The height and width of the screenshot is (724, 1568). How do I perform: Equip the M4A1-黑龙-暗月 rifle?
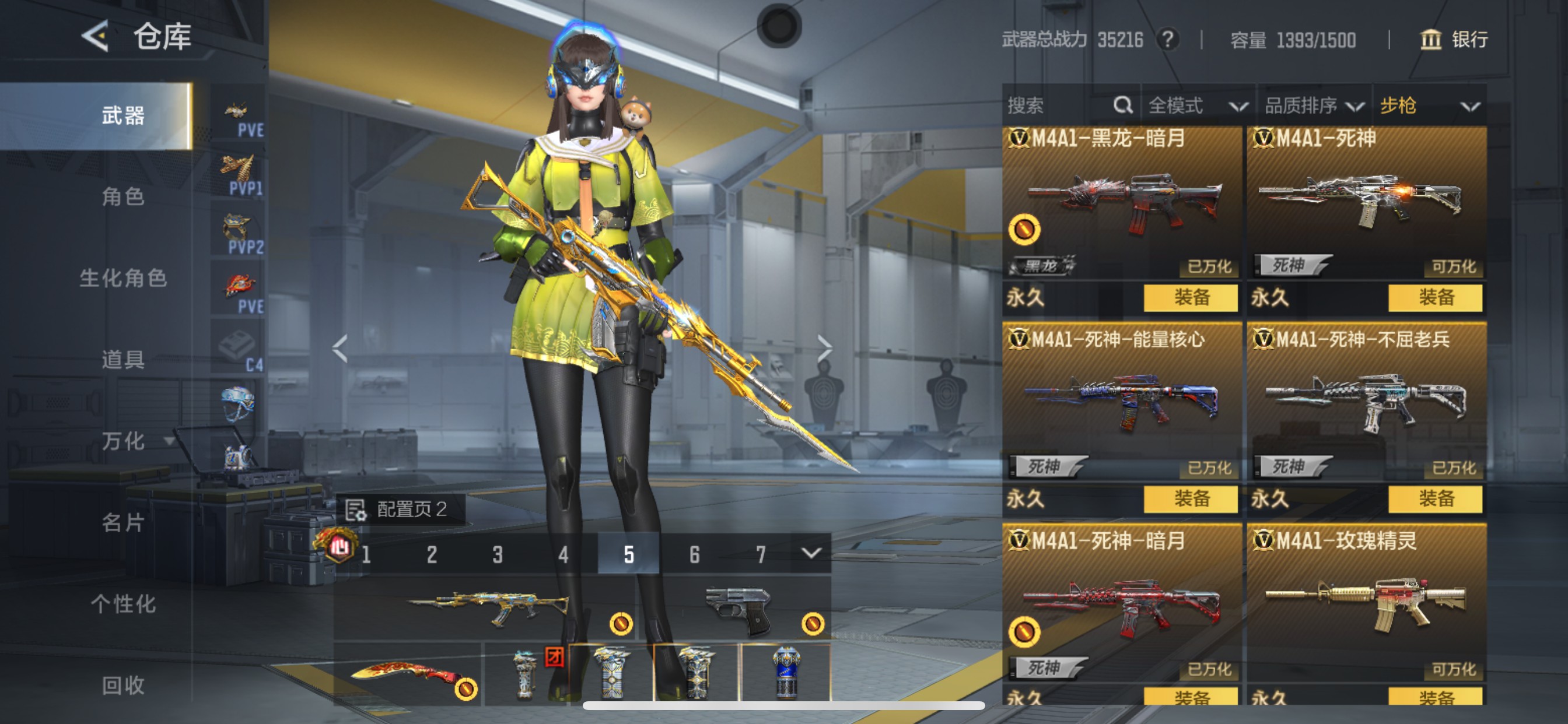pyautogui.click(x=1190, y=297)
